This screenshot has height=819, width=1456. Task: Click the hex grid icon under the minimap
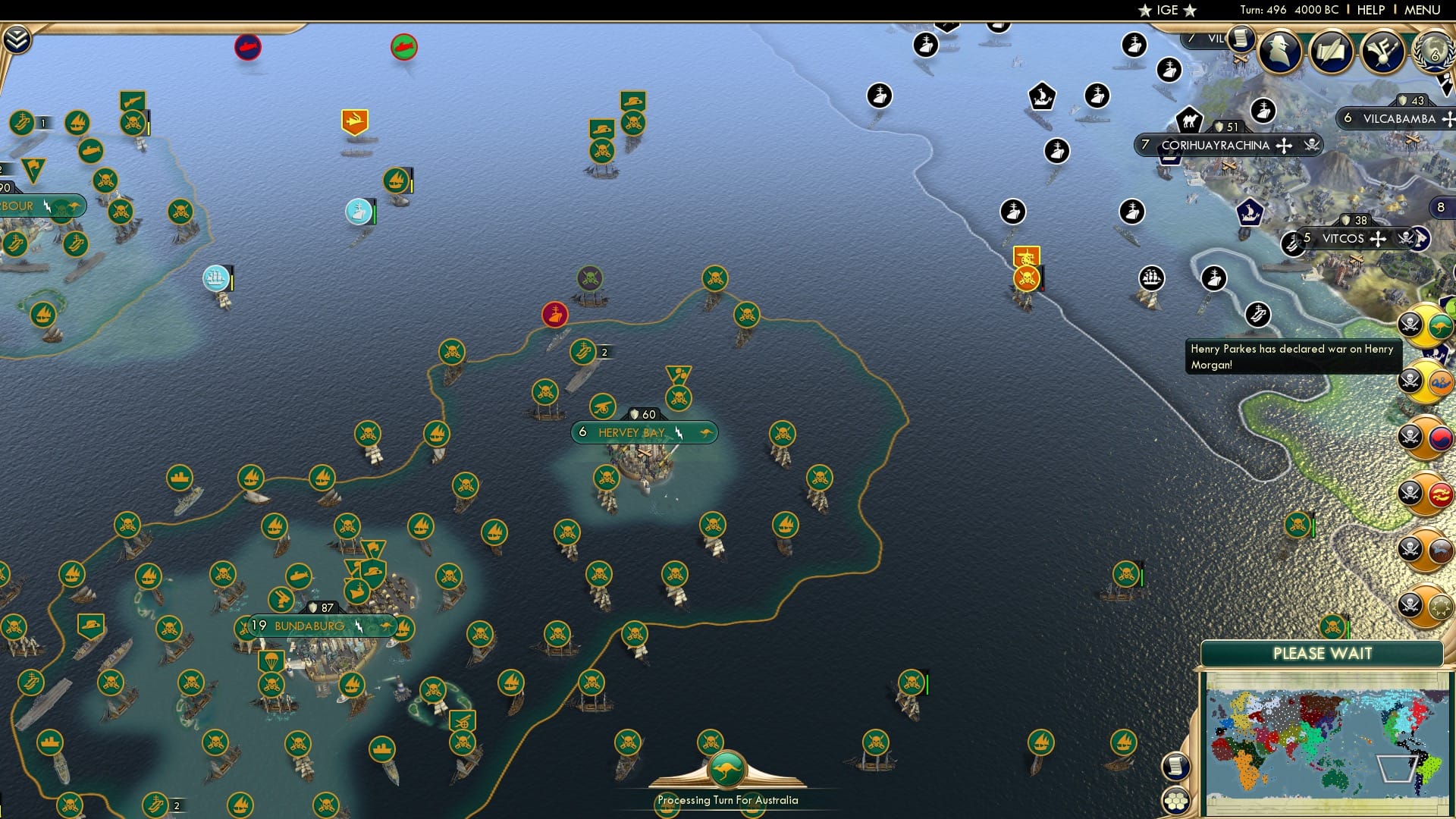click(1176, 800)
